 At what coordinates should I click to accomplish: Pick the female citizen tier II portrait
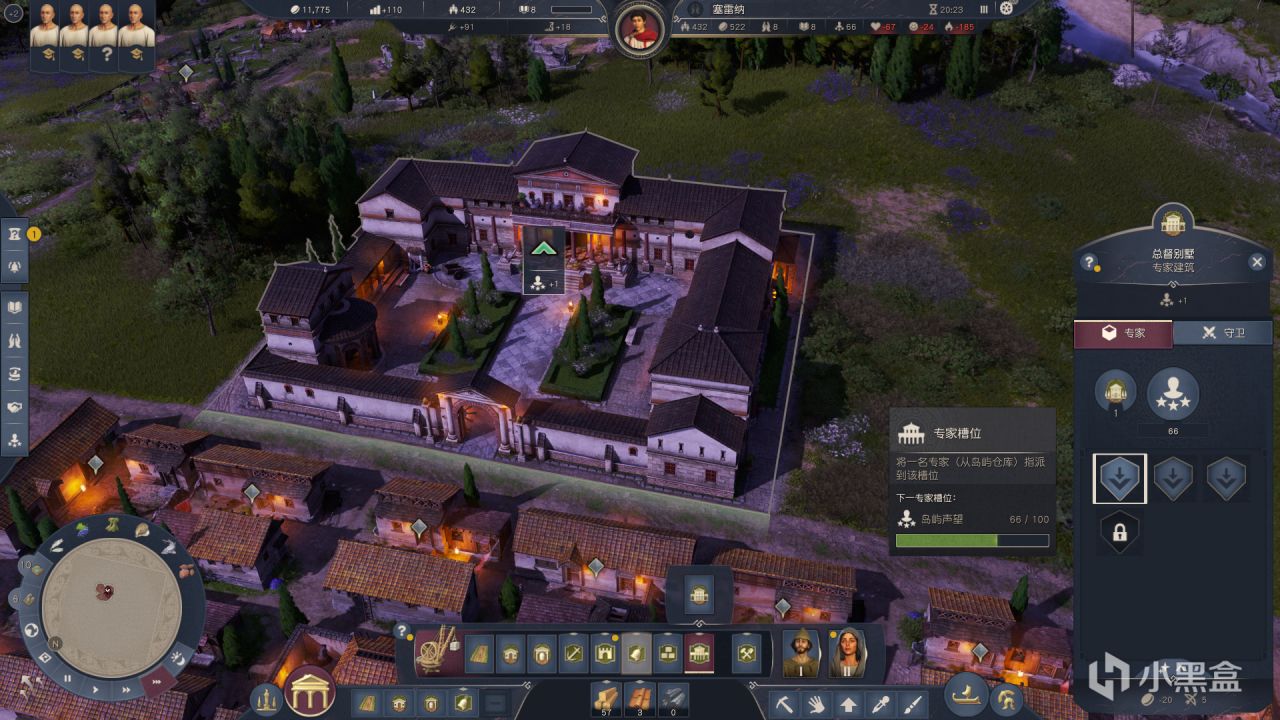point(847,653)
